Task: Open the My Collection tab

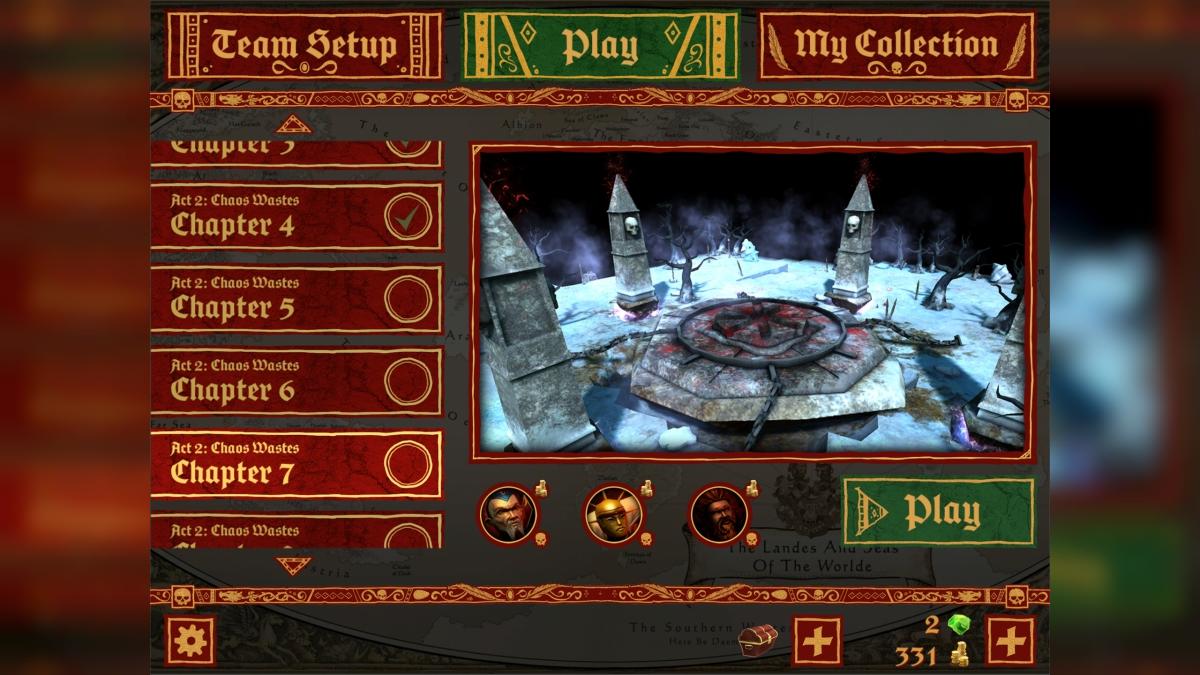Action: (x=896, y=45)
